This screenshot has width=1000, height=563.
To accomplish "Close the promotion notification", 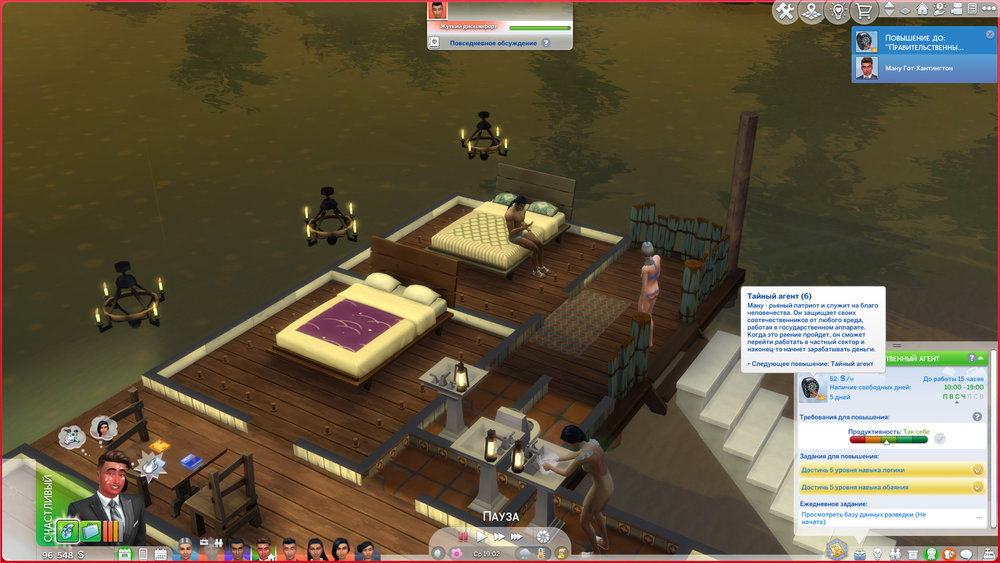I will point(991,33).
